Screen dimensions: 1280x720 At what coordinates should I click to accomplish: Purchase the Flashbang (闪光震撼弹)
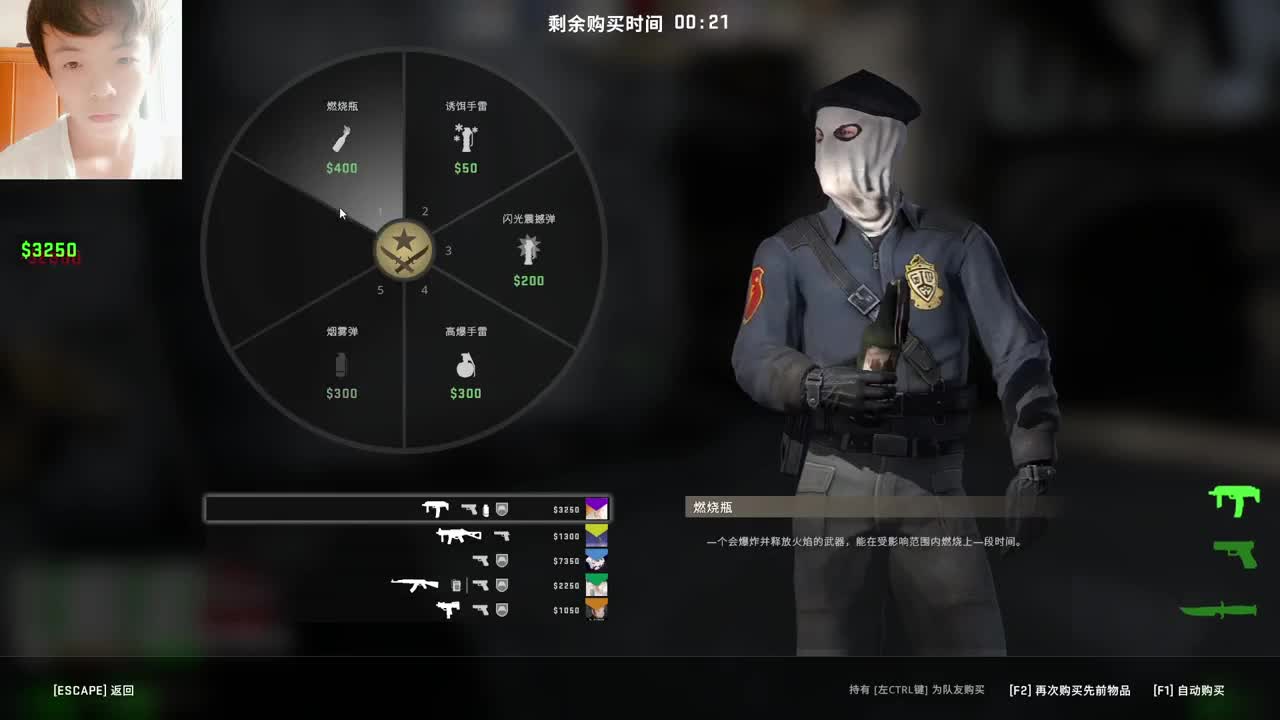click(529, 250)
